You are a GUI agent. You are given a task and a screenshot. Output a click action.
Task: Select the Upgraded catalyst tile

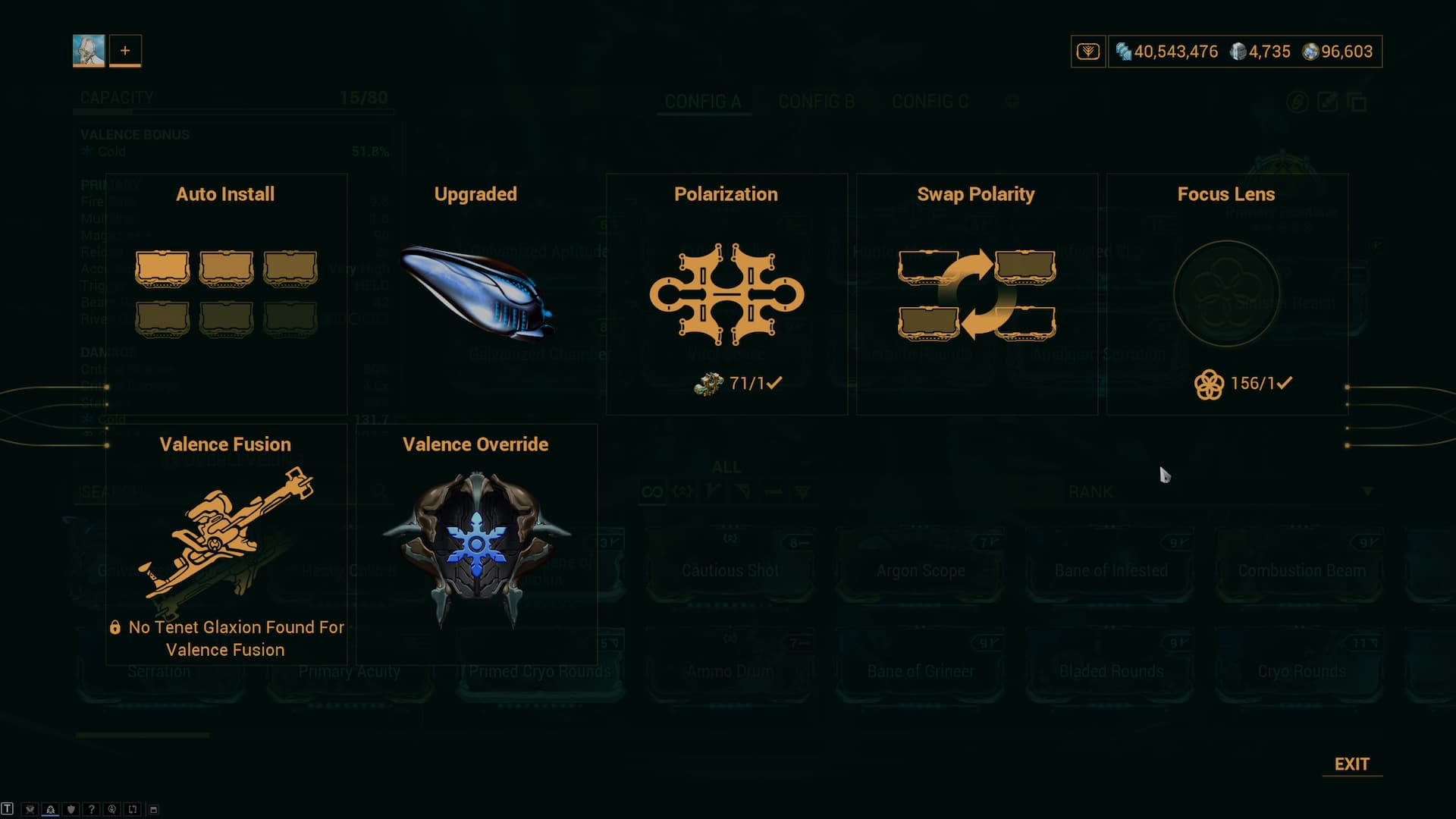476,293
